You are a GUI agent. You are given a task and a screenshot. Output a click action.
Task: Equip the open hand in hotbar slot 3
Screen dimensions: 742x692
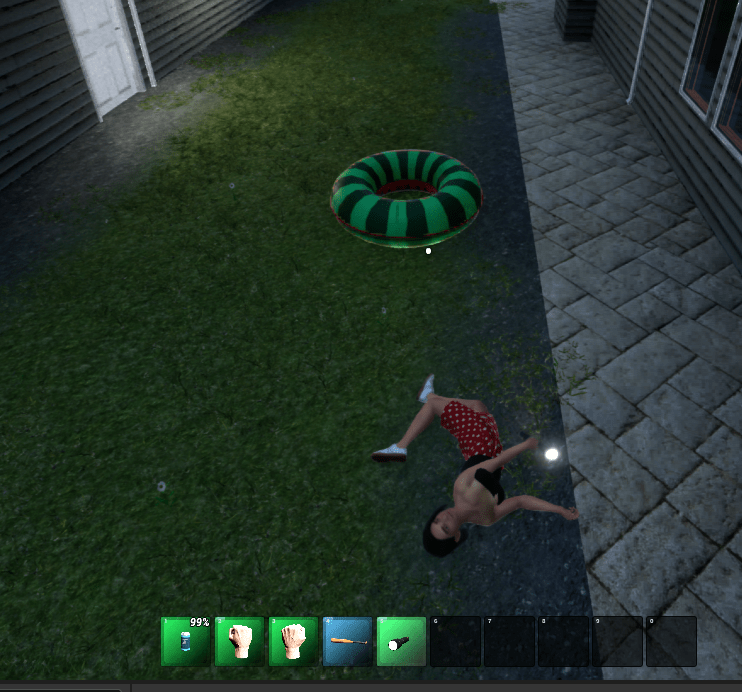tap(294, 641)
